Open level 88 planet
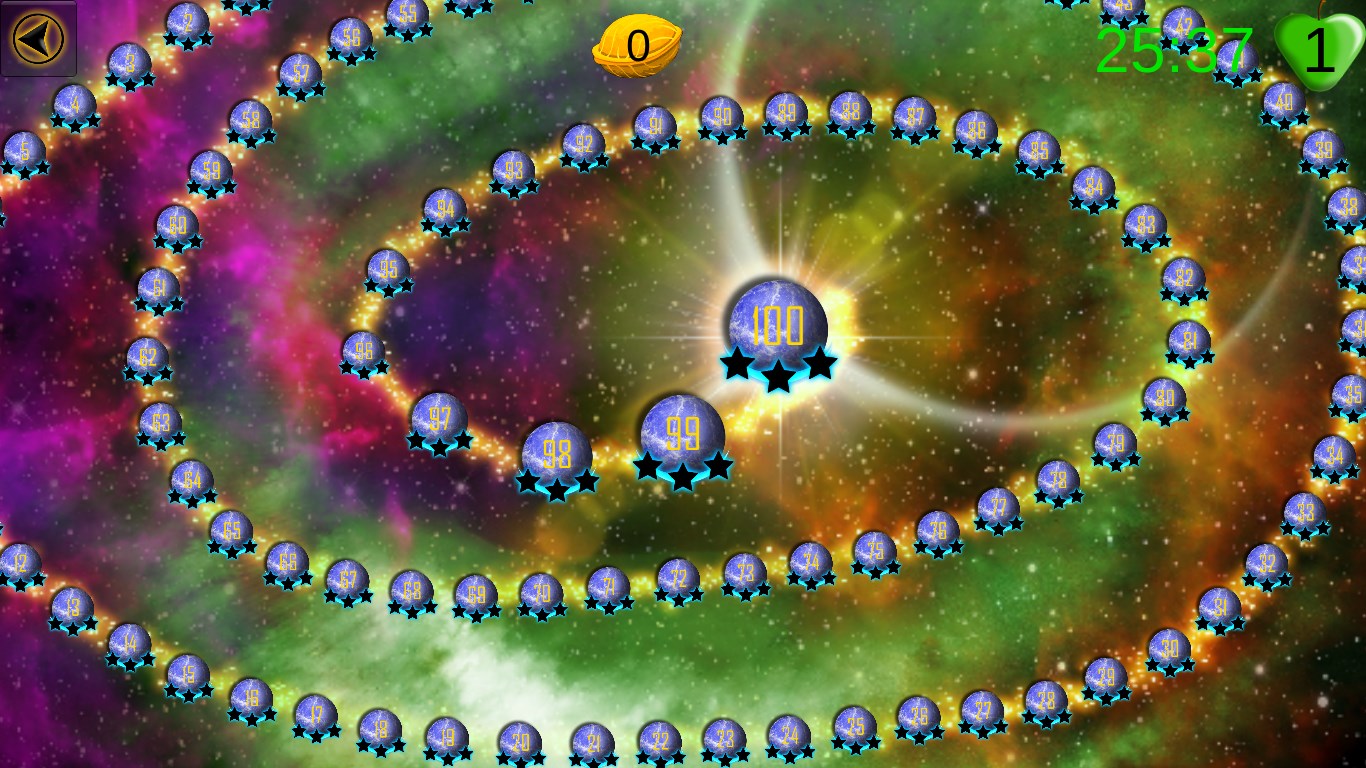 click(x=850, y=112)
